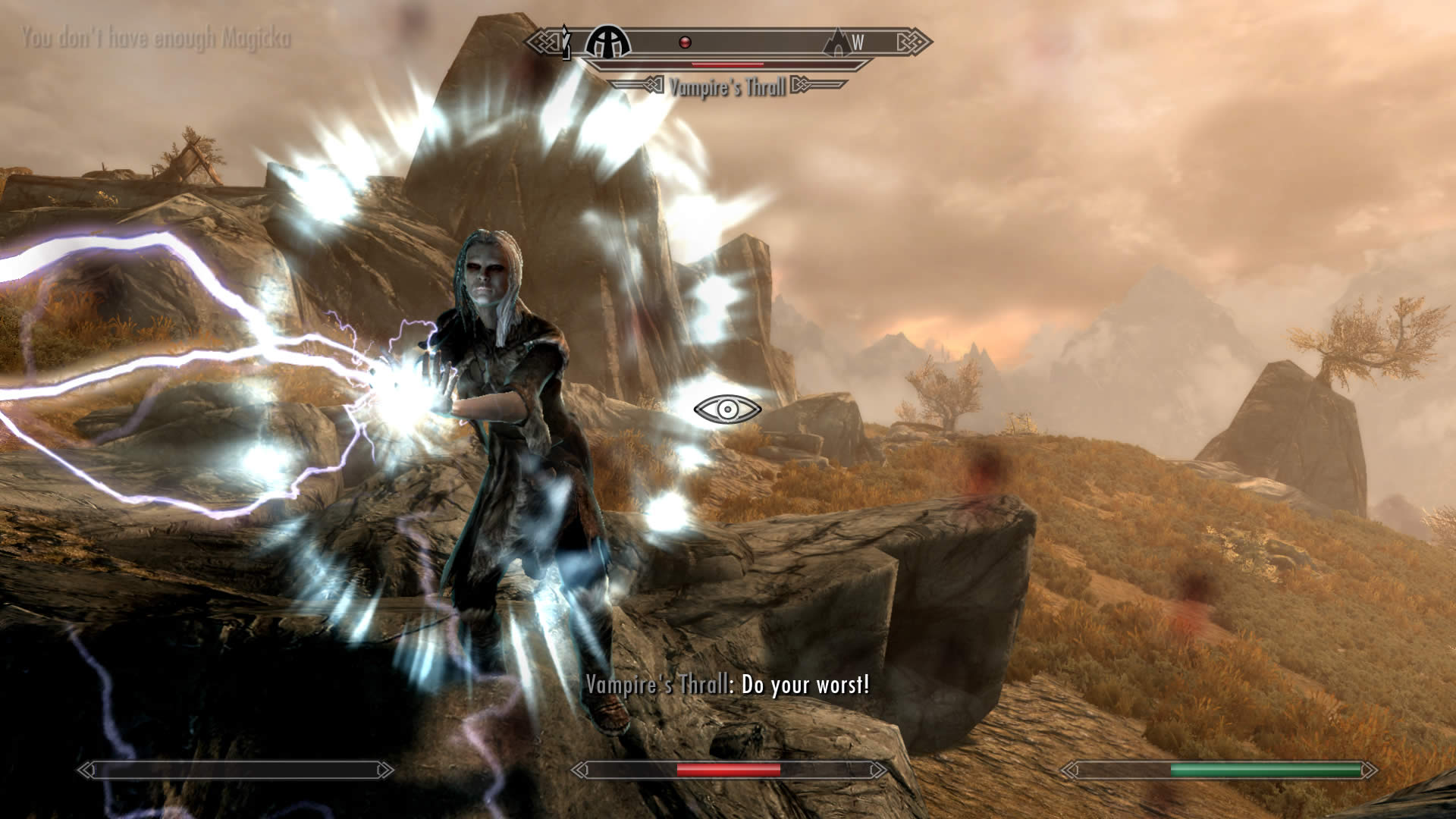Viewport: 1456px width, 819px height.
Task: Click the sneak eye detection icon
Action: pyautogui.click(x=727, y=409)
